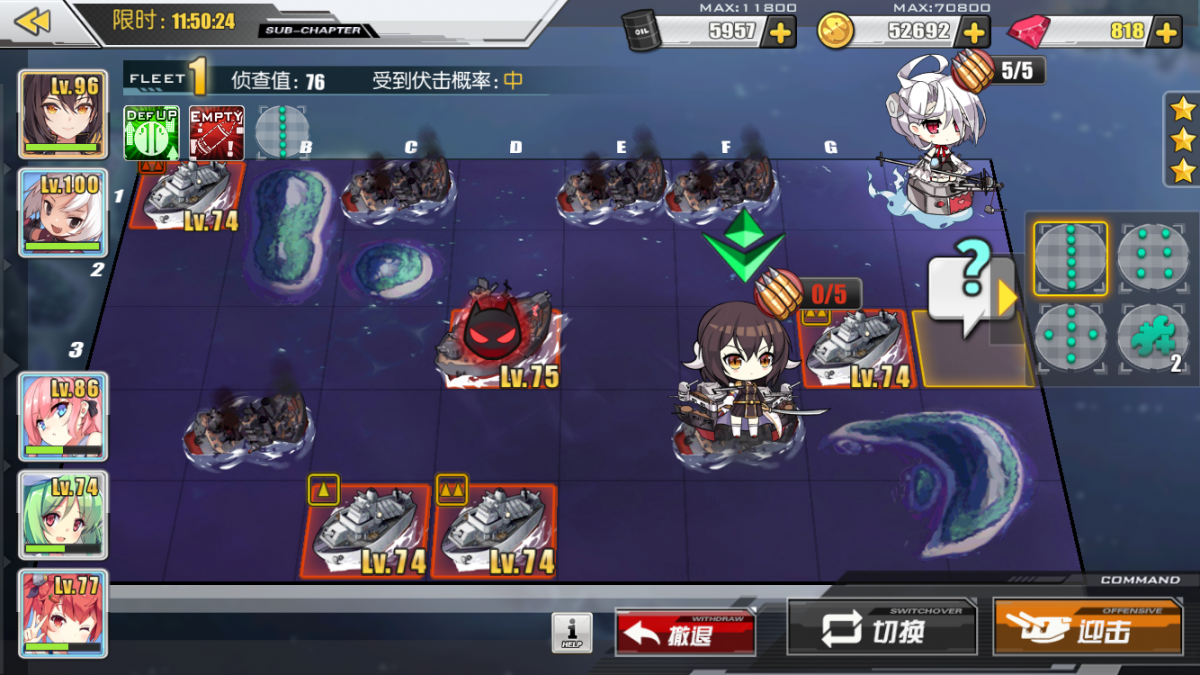Start battle with the 迎击 Offensive button

(x=1086, y=630)
